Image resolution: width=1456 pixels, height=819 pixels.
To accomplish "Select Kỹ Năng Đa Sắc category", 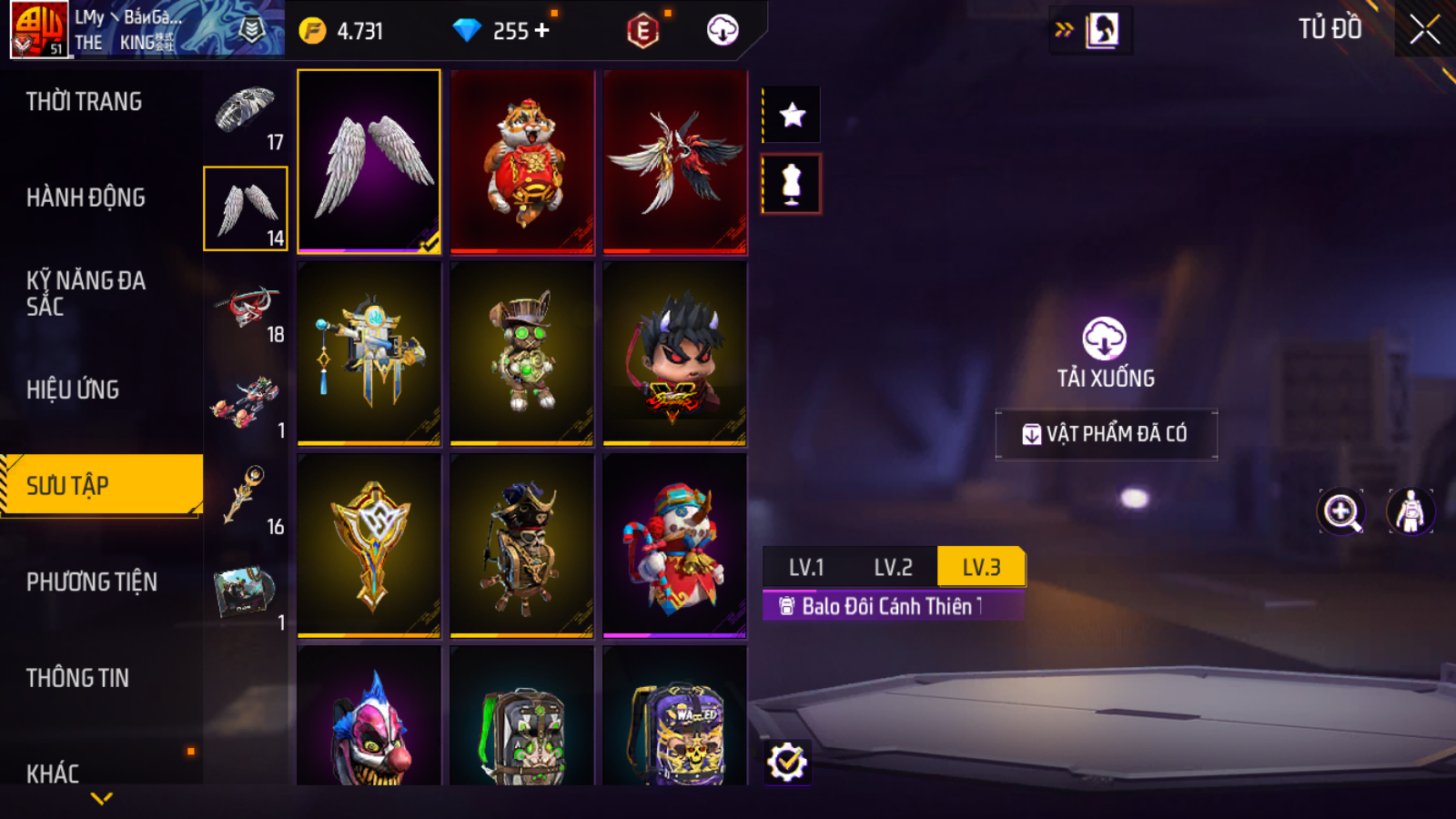I will click(x=86, y=293).
